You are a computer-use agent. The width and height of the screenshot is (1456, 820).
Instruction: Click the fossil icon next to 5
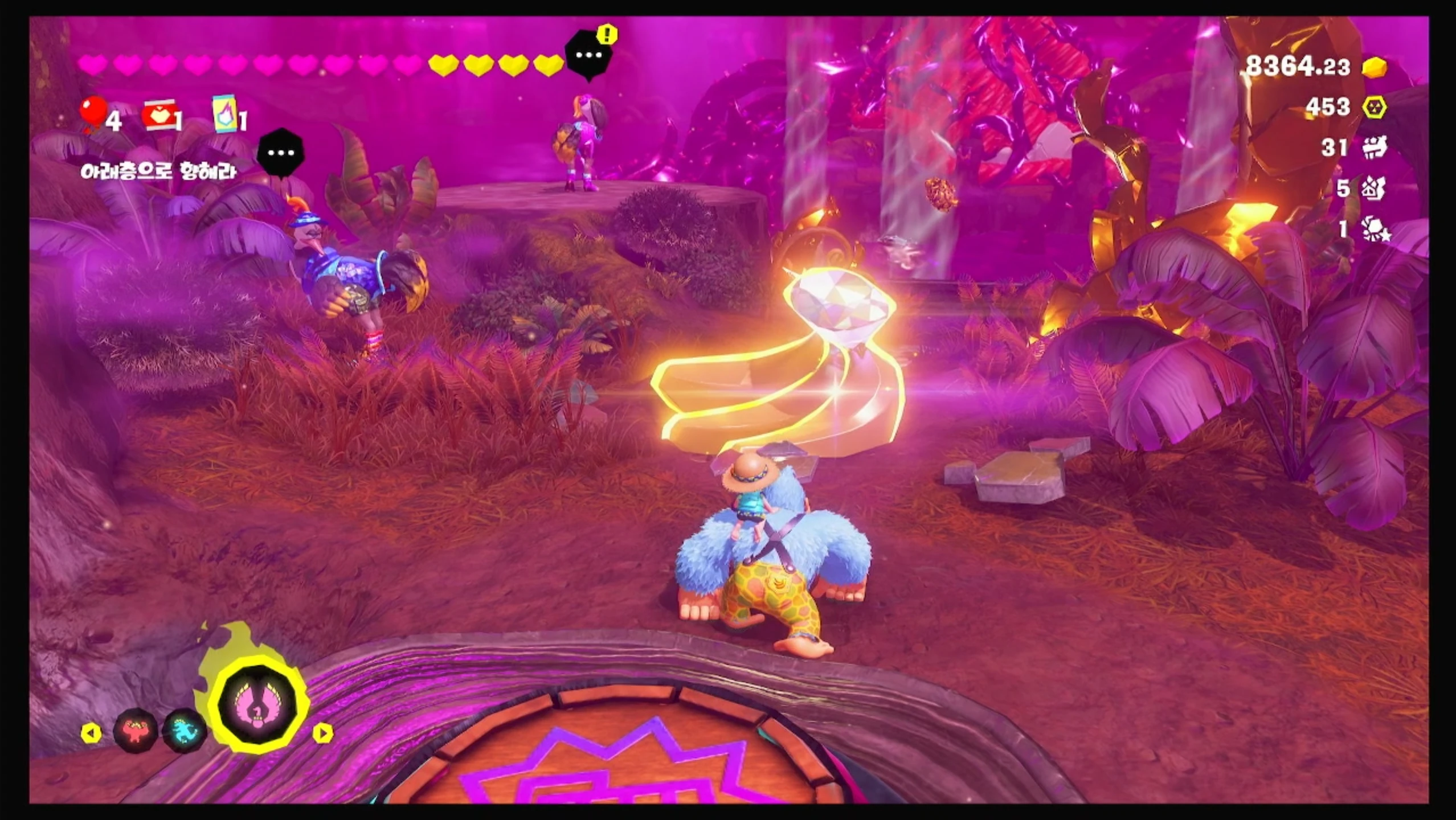[1374, 188]
